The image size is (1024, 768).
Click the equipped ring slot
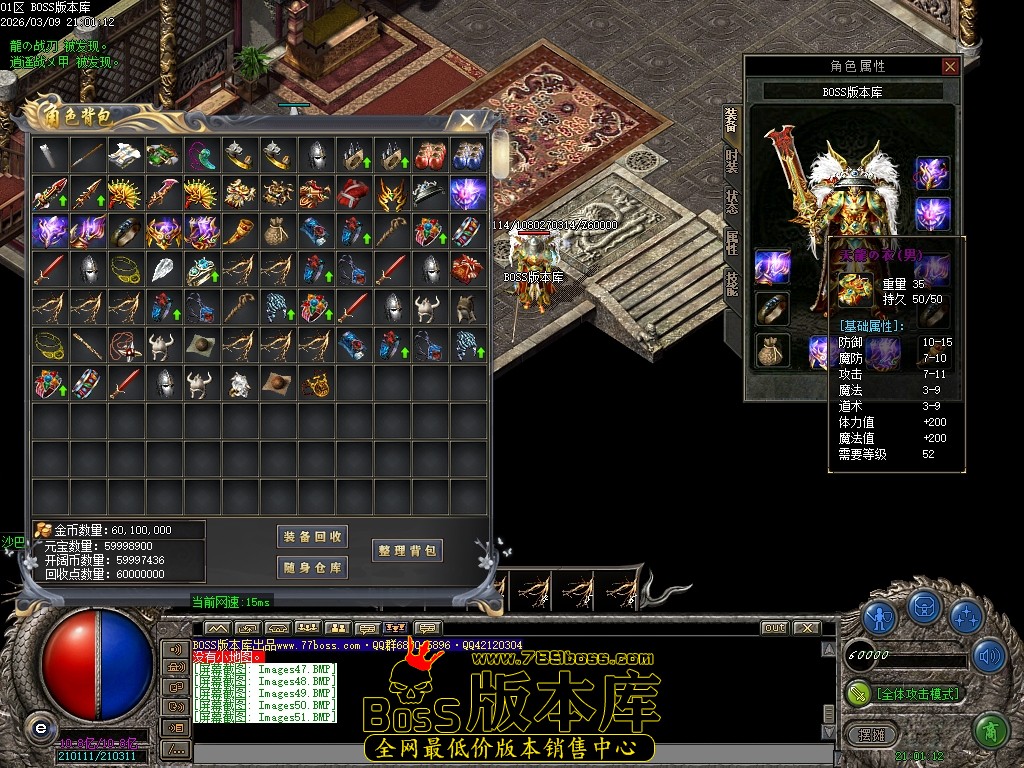772,309
